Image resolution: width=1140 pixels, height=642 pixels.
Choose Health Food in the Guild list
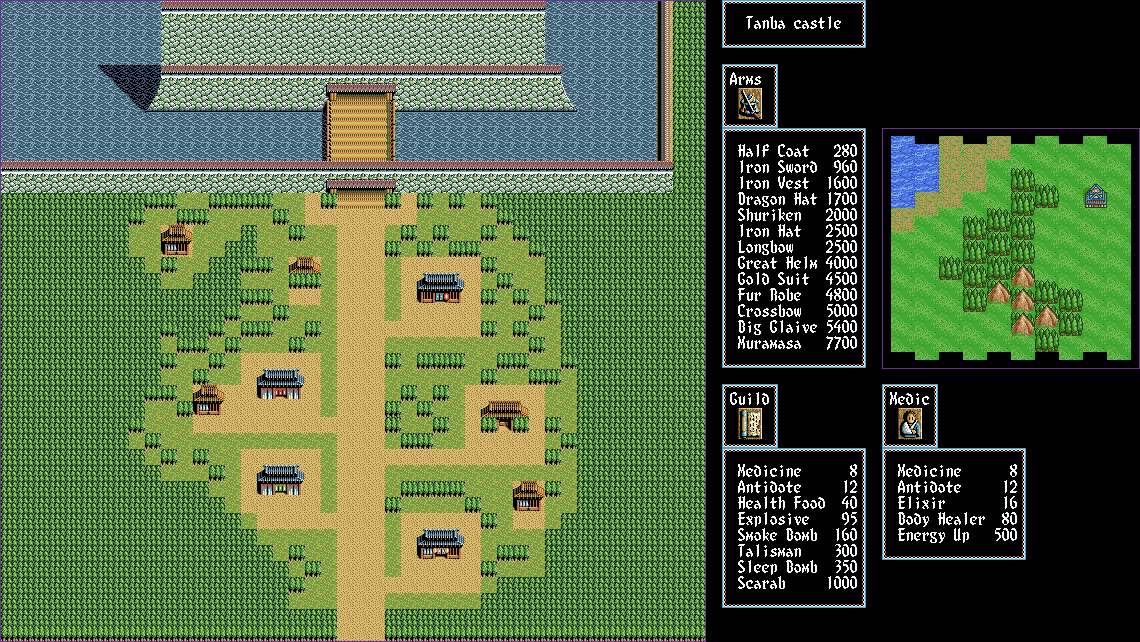click(797, 503)
